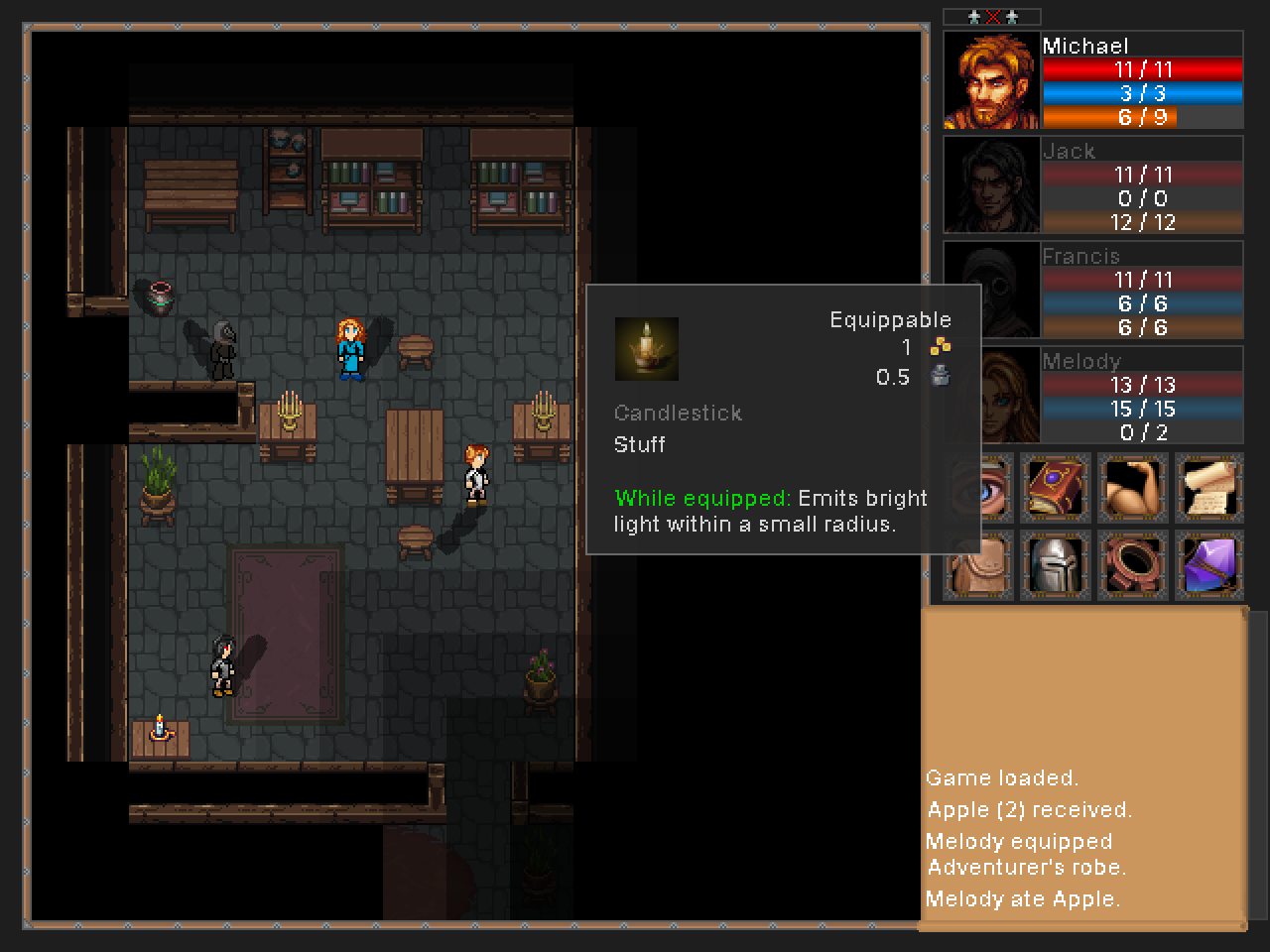The image size is (1270, 952).
Task: Open the parchment scroll journal
Action: [x=1209, y=488]
